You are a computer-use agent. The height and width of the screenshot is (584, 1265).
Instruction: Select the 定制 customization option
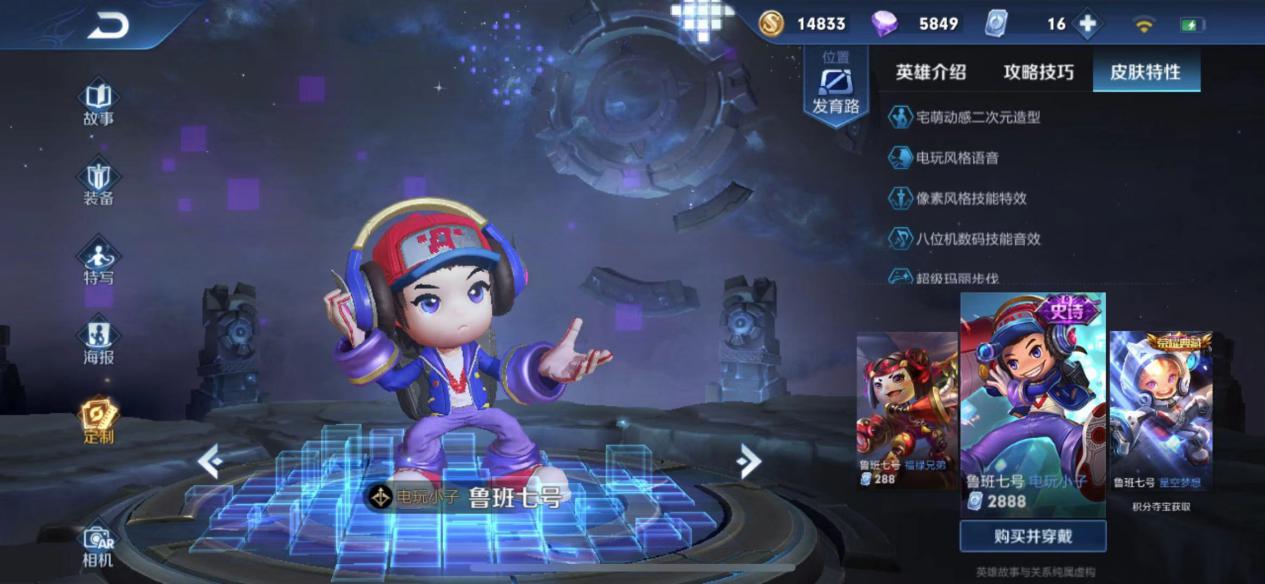(x=98, y=422)
